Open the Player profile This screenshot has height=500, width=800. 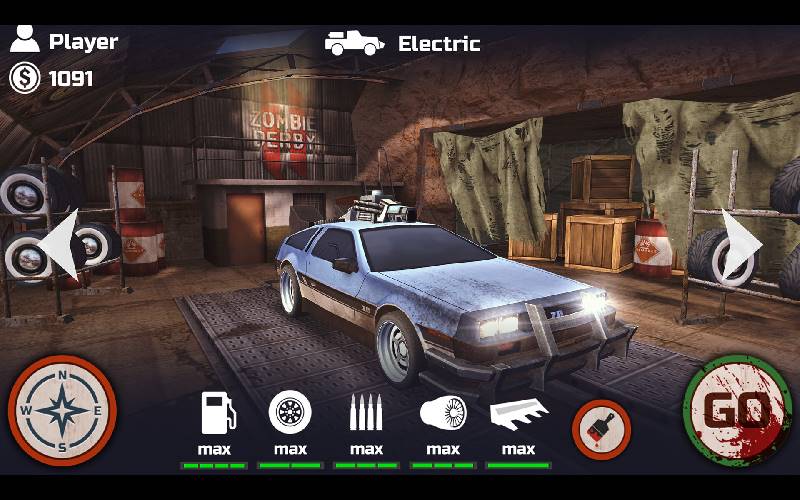coord(65,42)
